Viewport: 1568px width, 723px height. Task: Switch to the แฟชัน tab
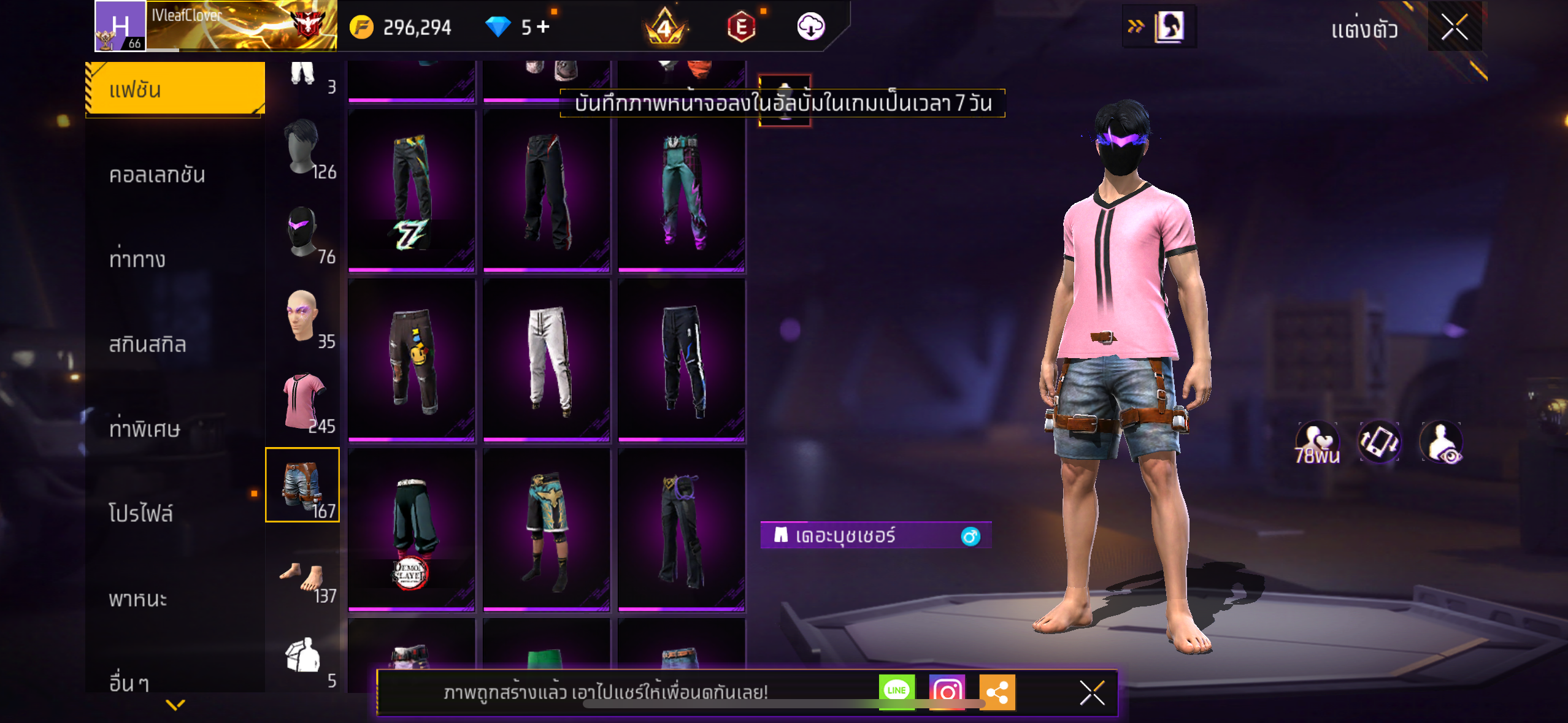pyautogui.click(x=175, y=90)
